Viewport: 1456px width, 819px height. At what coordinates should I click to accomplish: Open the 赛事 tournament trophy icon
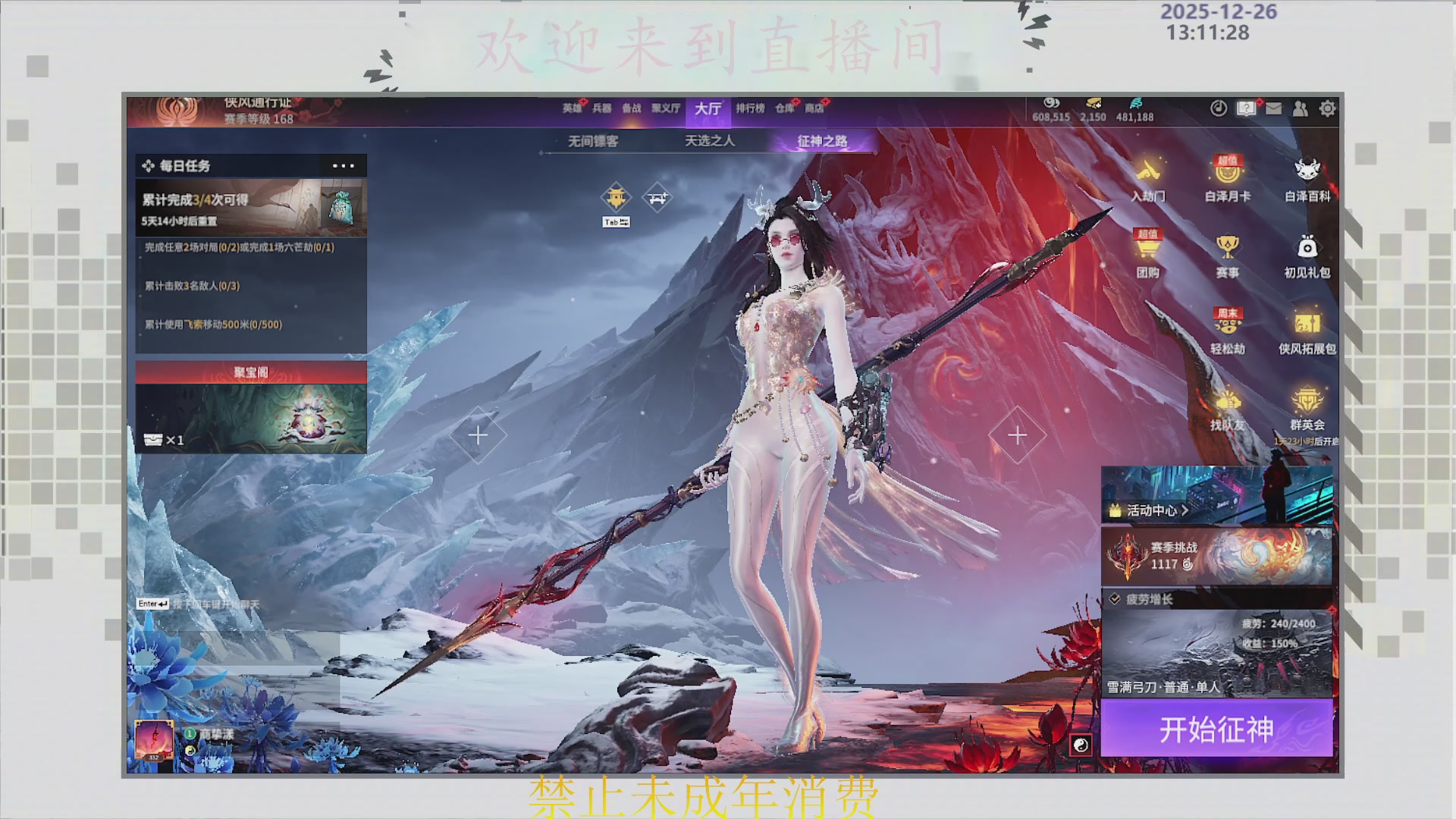click(1228, 256)
